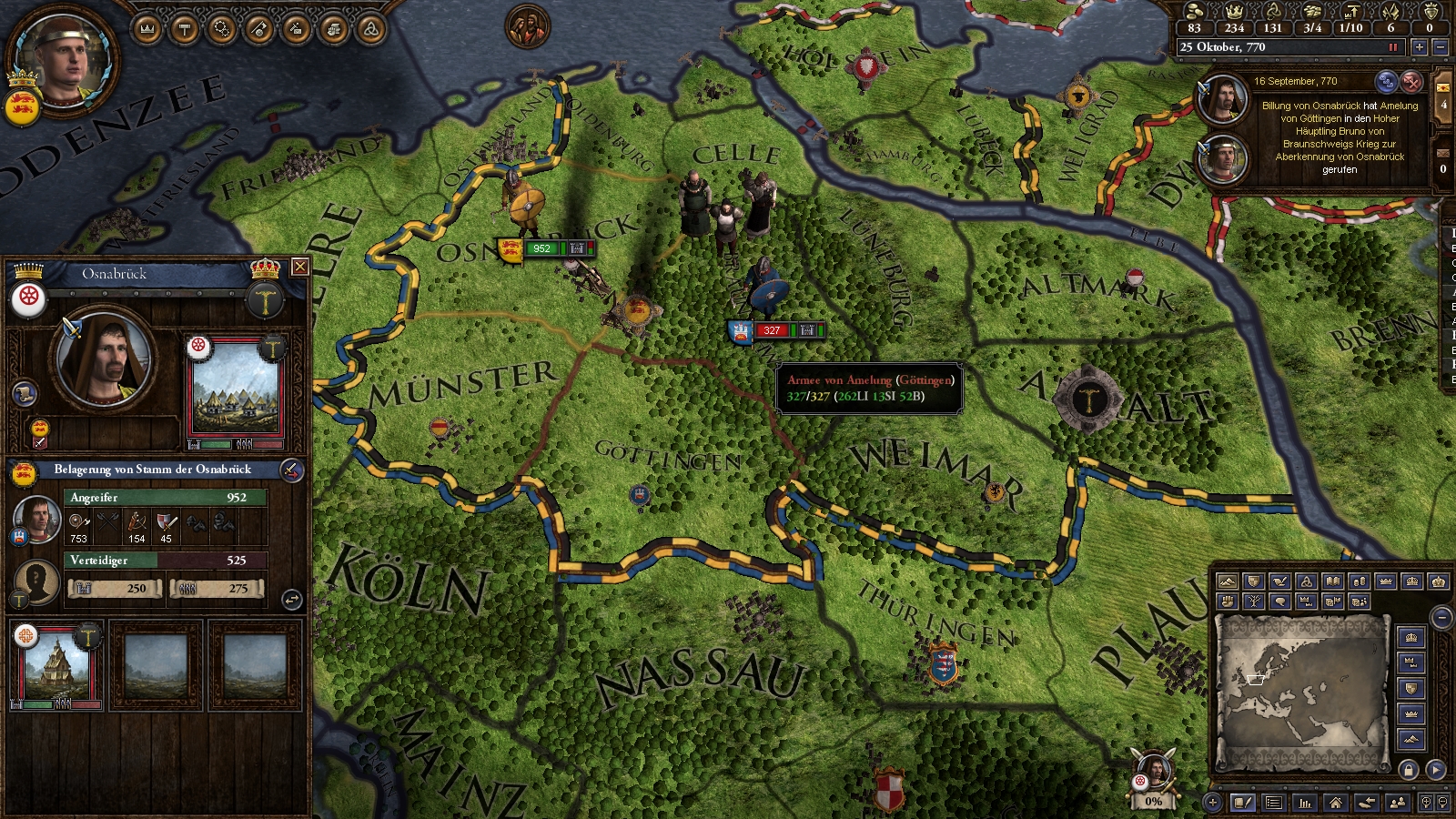
Task: Click the world minimap
Action: pos(1300,692)
